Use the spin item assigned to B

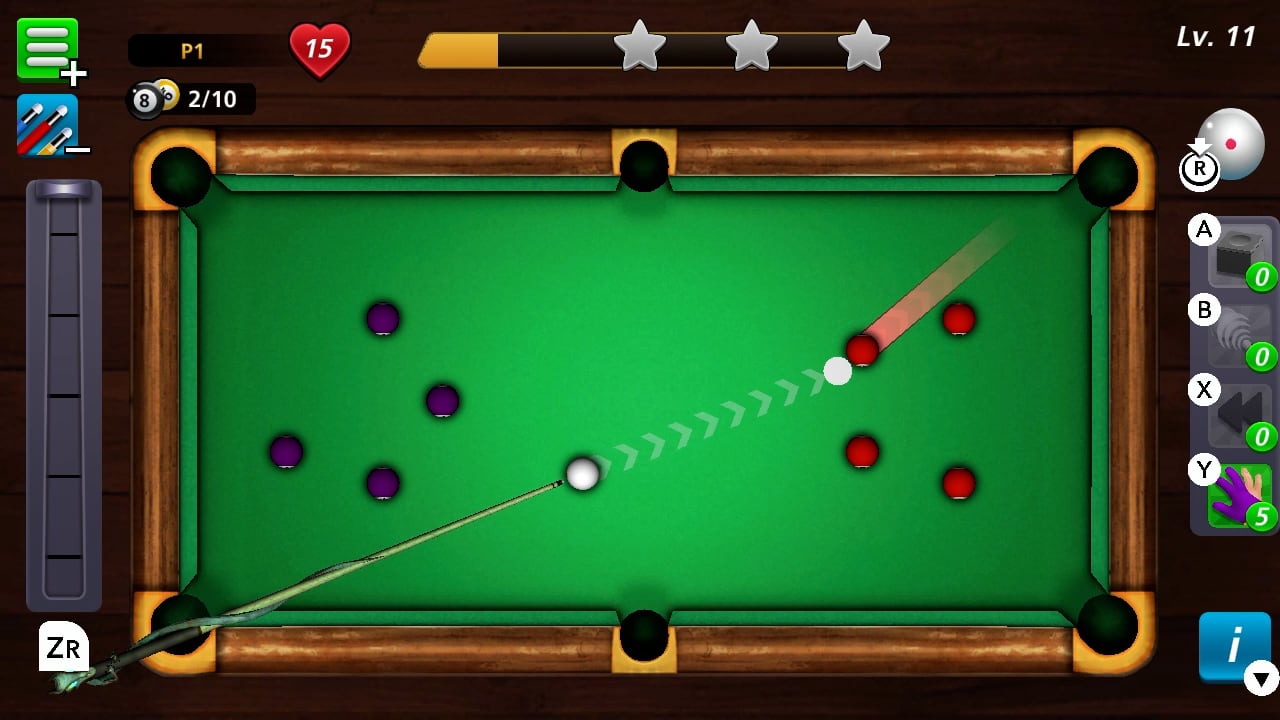pyautogui.click(x=1235, y=333)
